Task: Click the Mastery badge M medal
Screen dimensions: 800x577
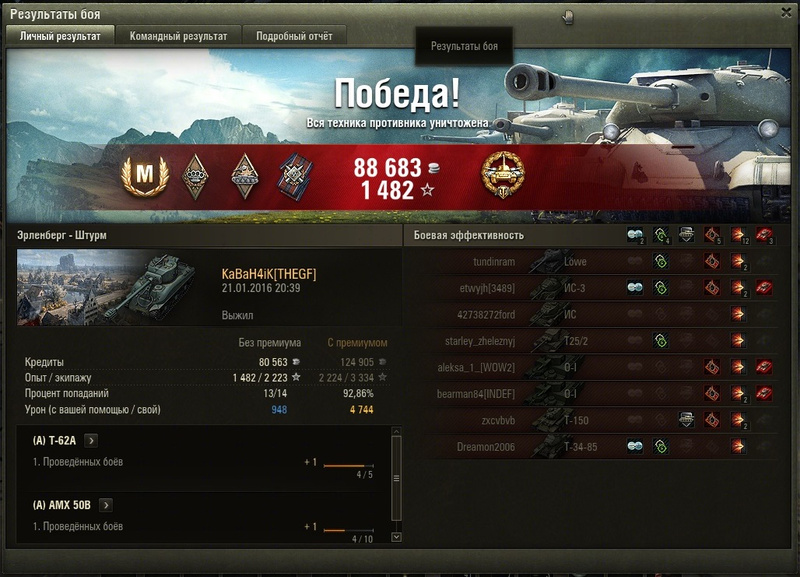Action: pyautogui.click(x=145, y=176)
